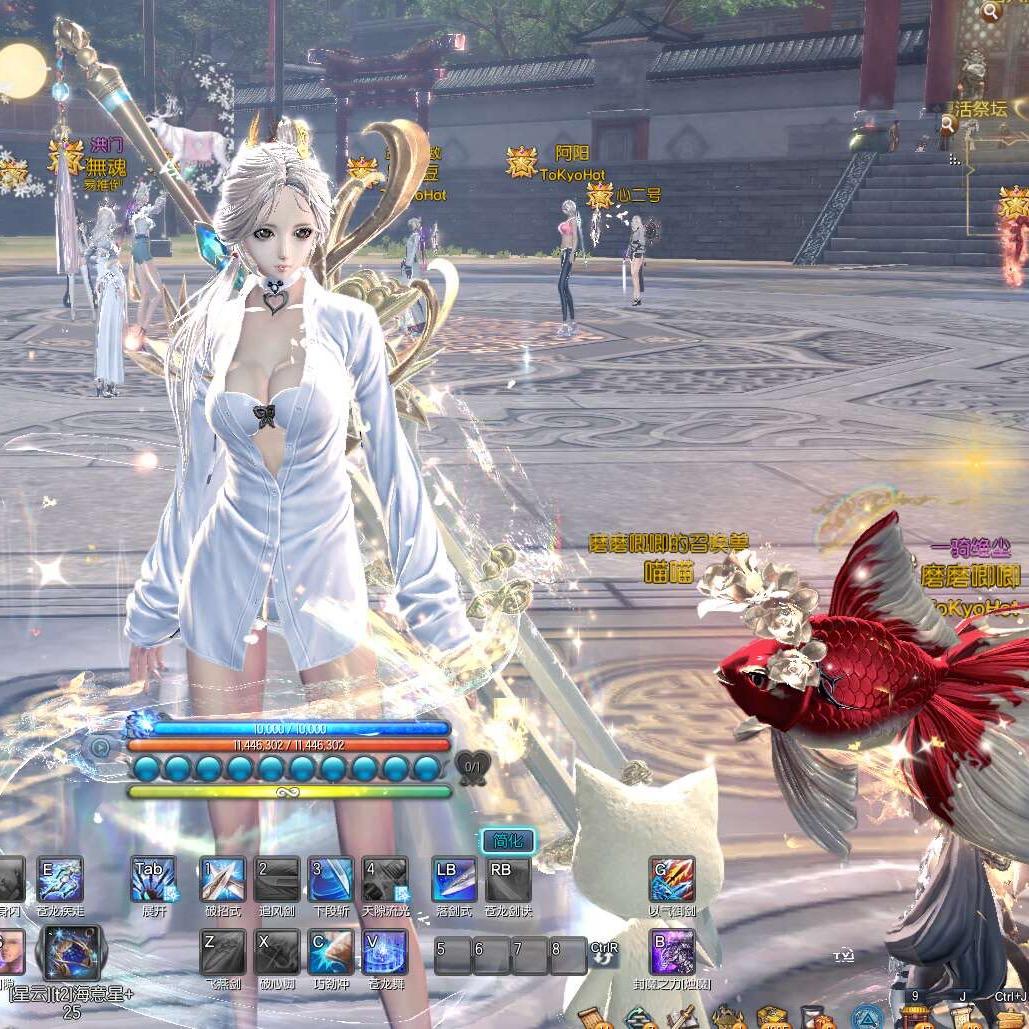
Task: Activate the 以气御剑 skill on G
Action: coord(671,880)
